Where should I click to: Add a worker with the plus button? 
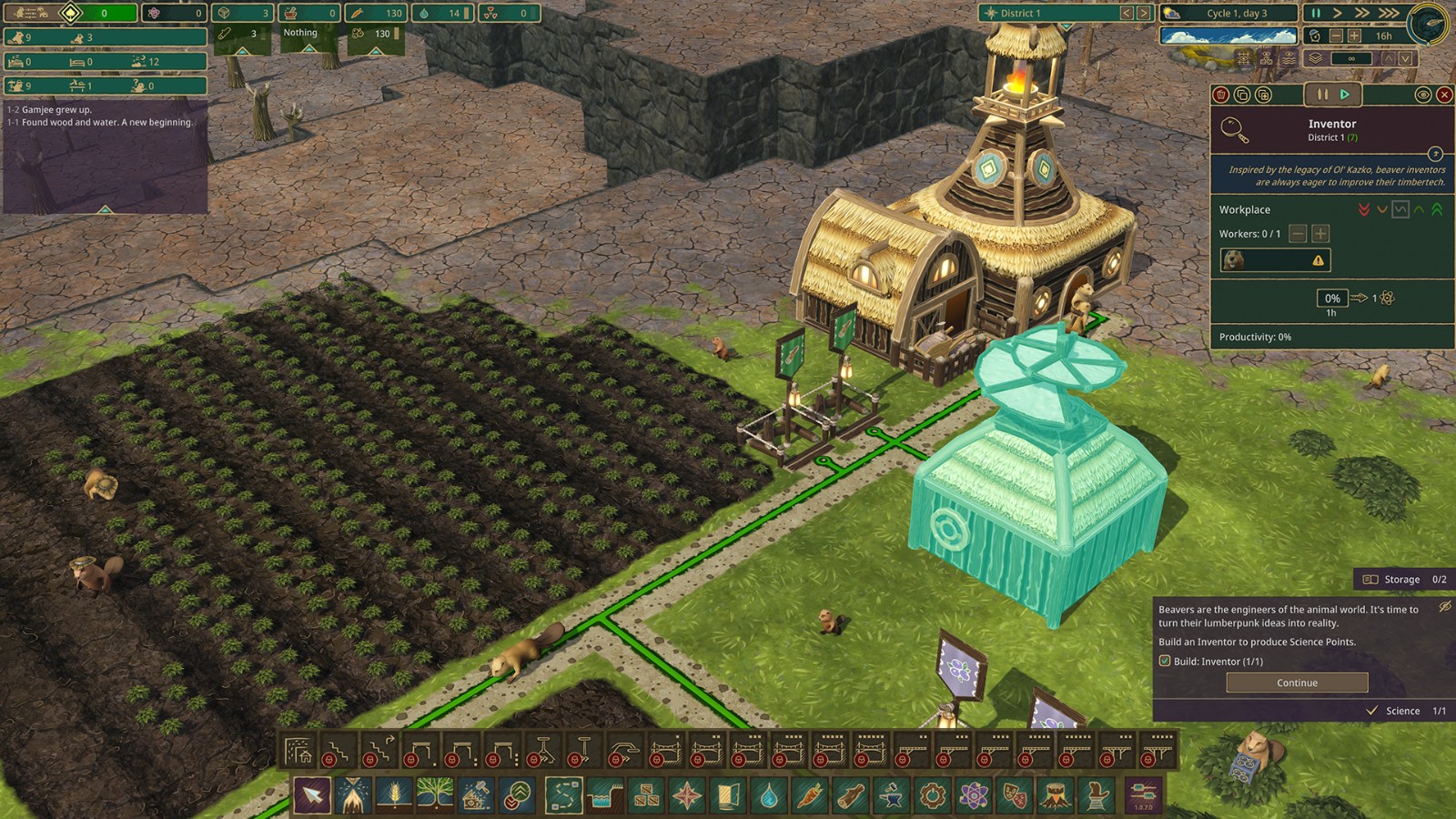(x=1320, y=234)
